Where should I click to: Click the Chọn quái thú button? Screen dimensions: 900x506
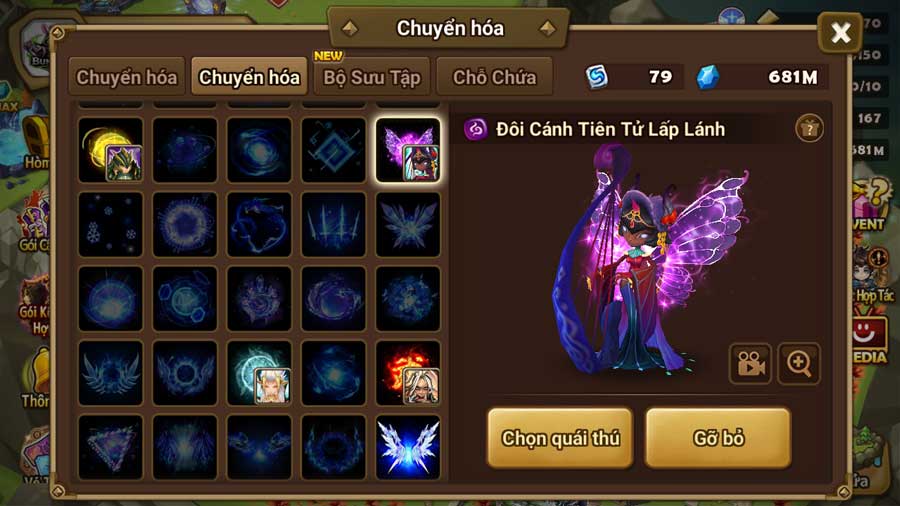(x=560, y=438)
